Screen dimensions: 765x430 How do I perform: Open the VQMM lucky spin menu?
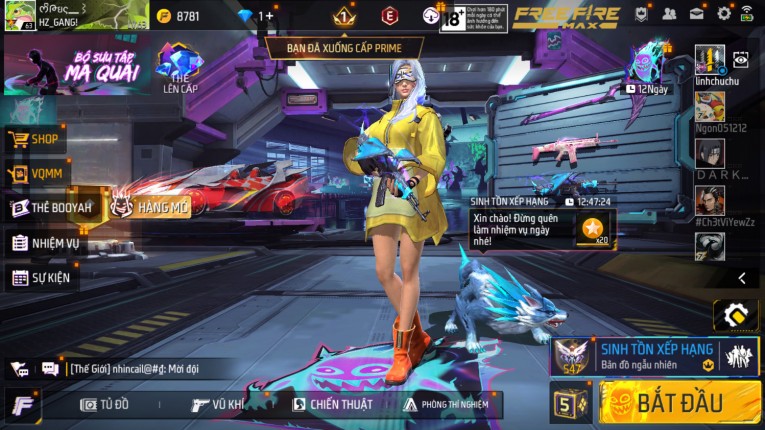point(36,174)
